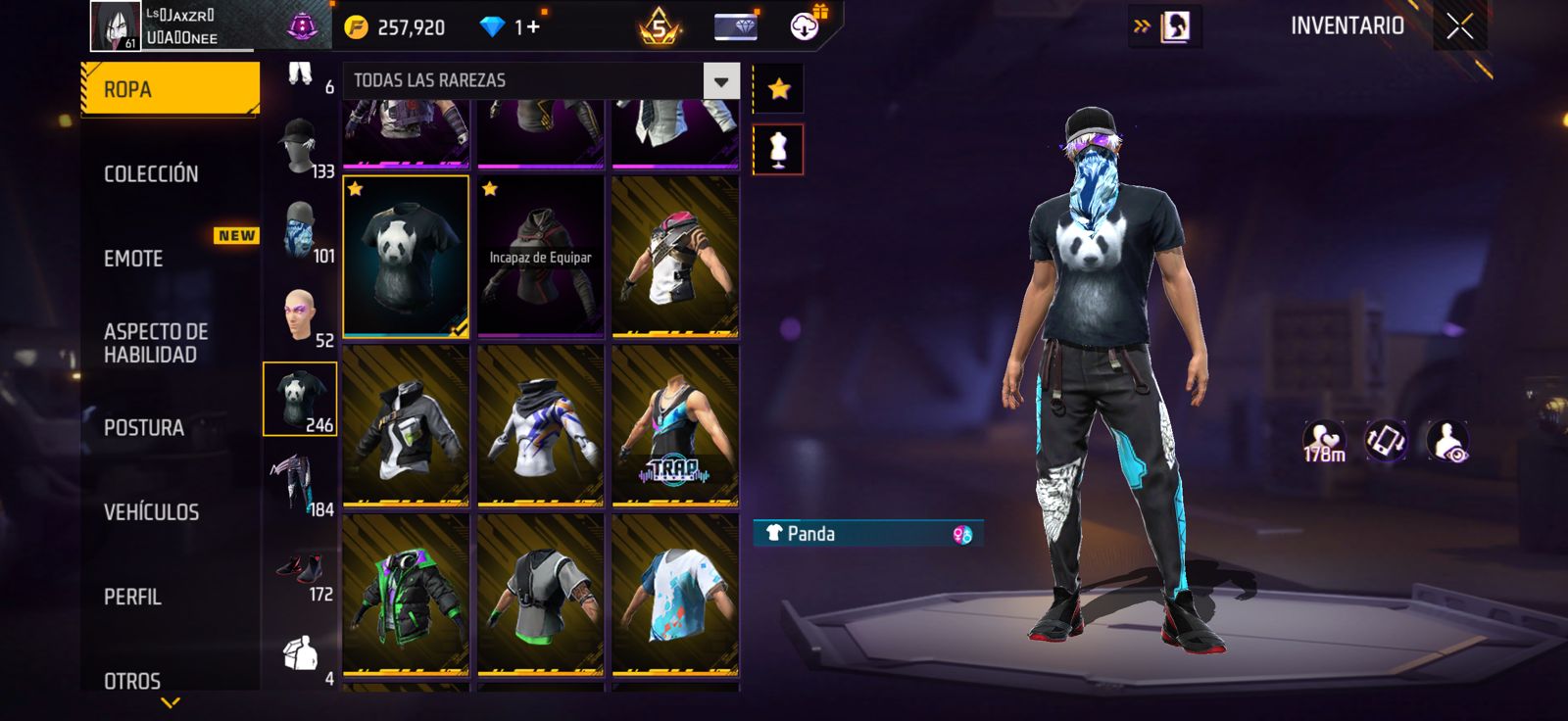The image size is (1568, 721).
Task: Open the Todas las Rarezas dropdown
Action: pos(721,81)
